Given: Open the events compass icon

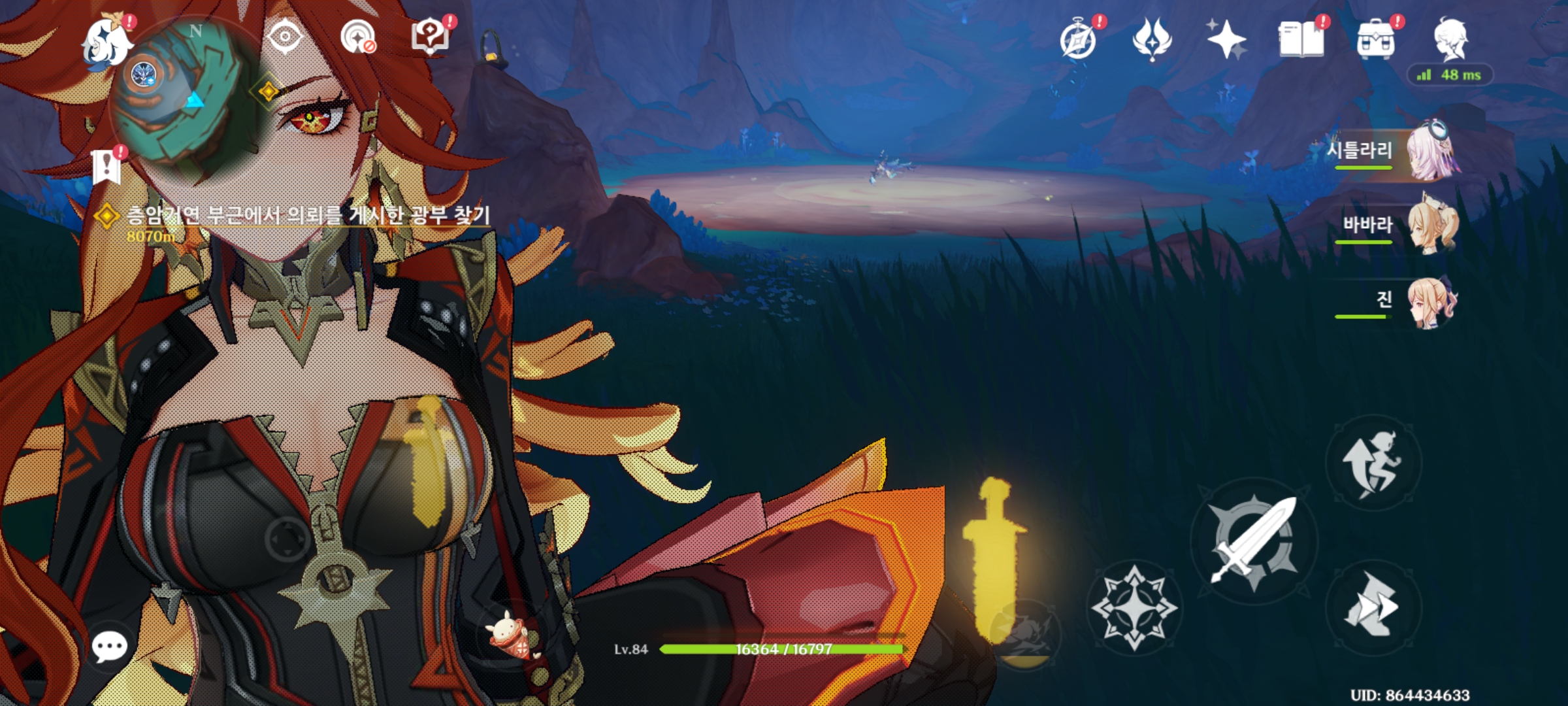Looking at the screenshot, I should [x=1078, y=41].
